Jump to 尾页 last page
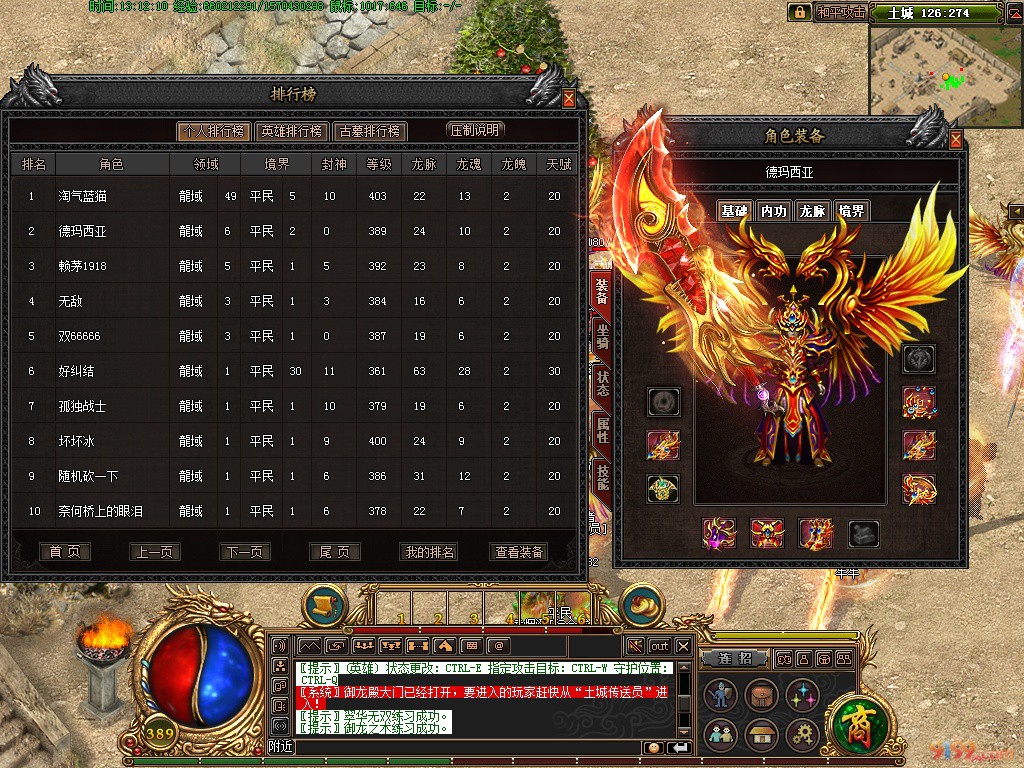The image size is (1024, 768). tap(335, 552)
